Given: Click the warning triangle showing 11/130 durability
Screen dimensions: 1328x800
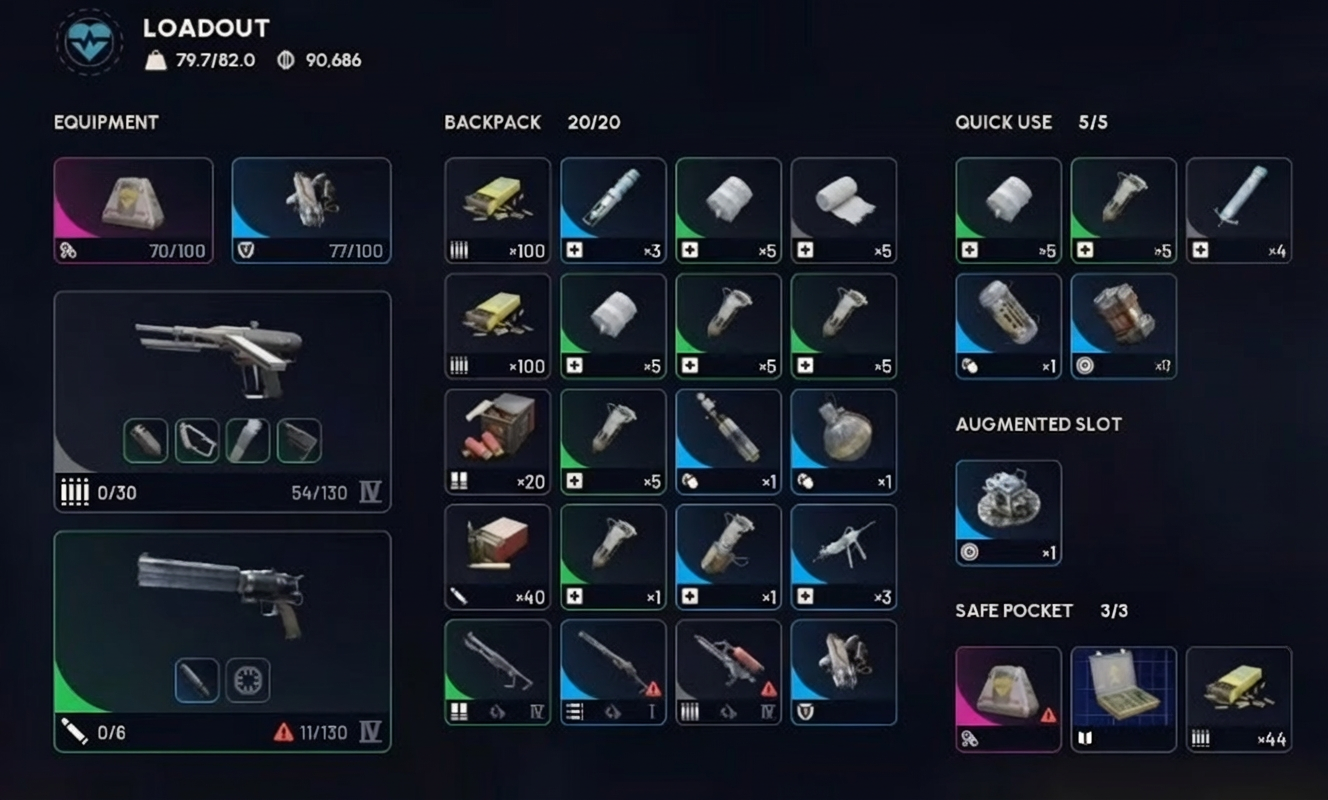Looking at the screenshot, I should tap(283, 730).
